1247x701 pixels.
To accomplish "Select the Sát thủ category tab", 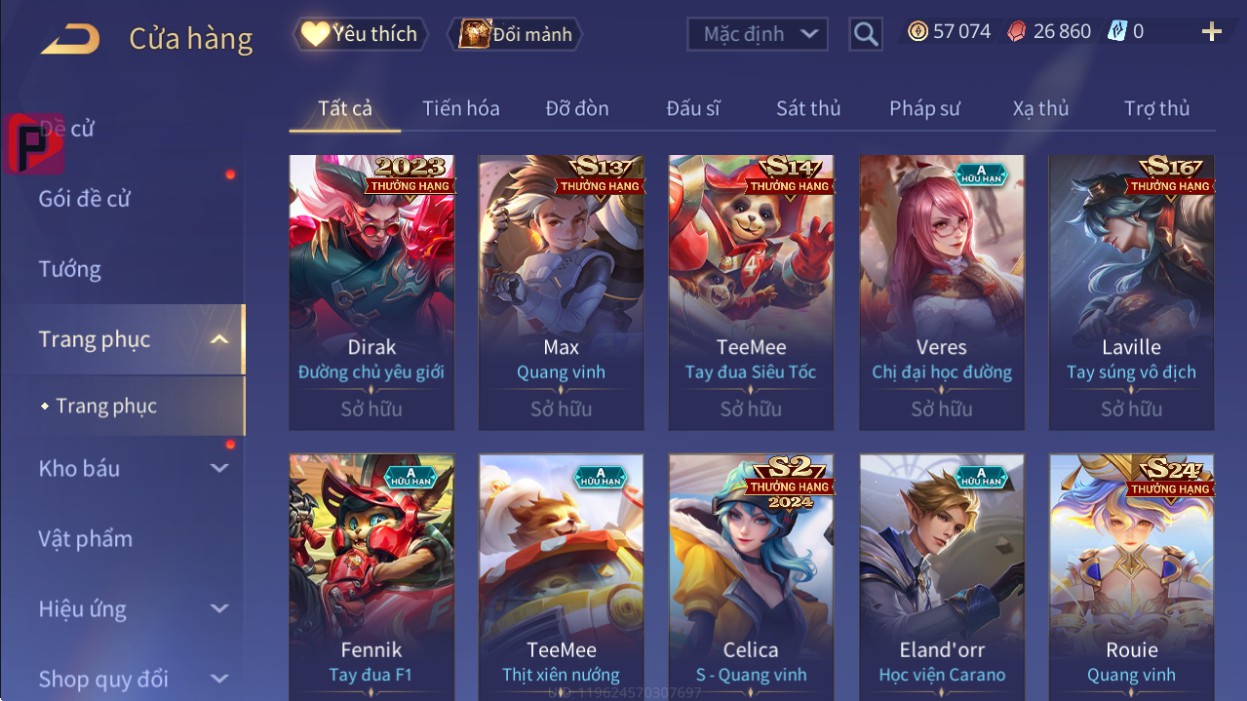I will [808, 108].
